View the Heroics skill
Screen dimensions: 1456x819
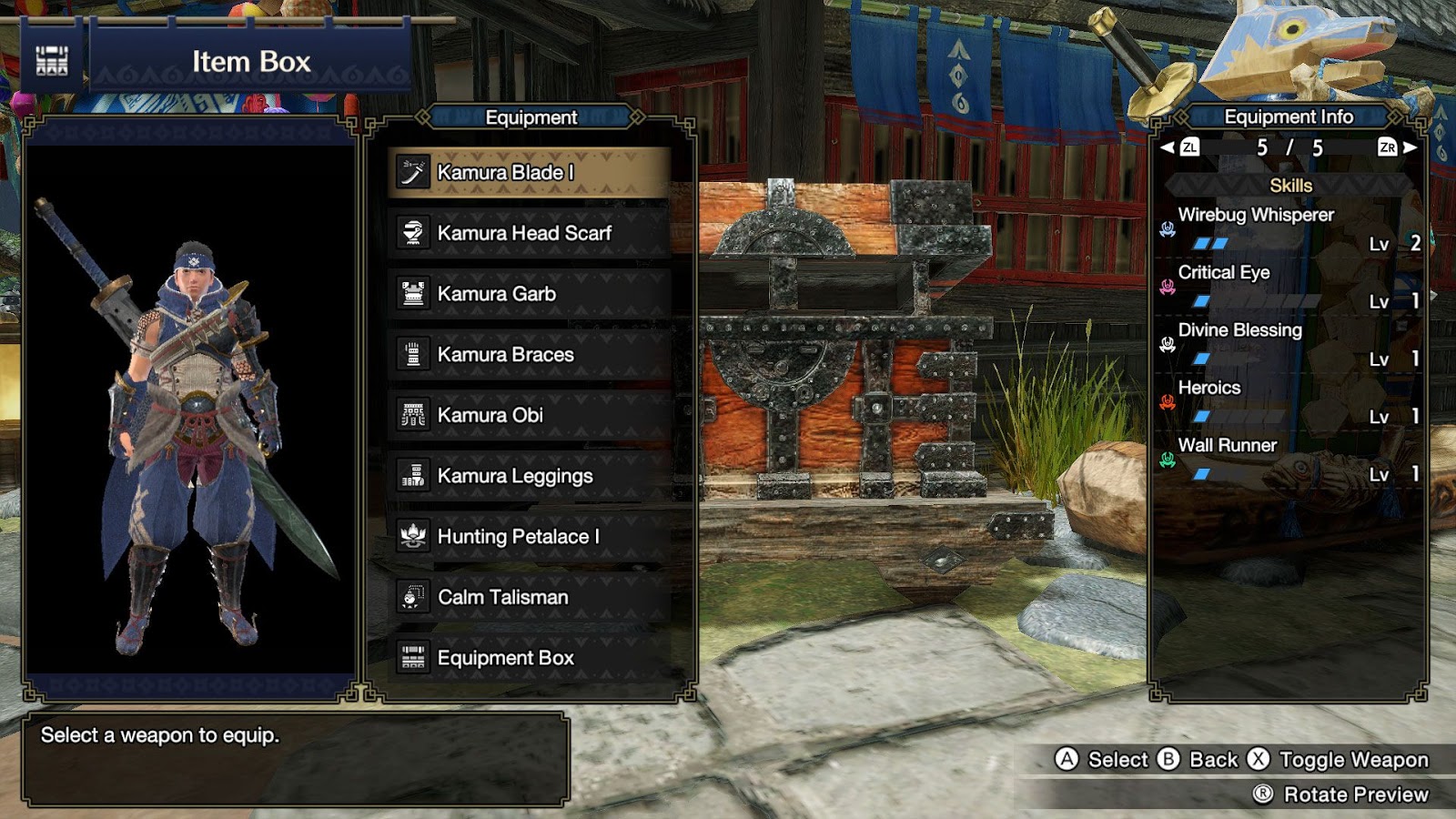click(1209, 388)
